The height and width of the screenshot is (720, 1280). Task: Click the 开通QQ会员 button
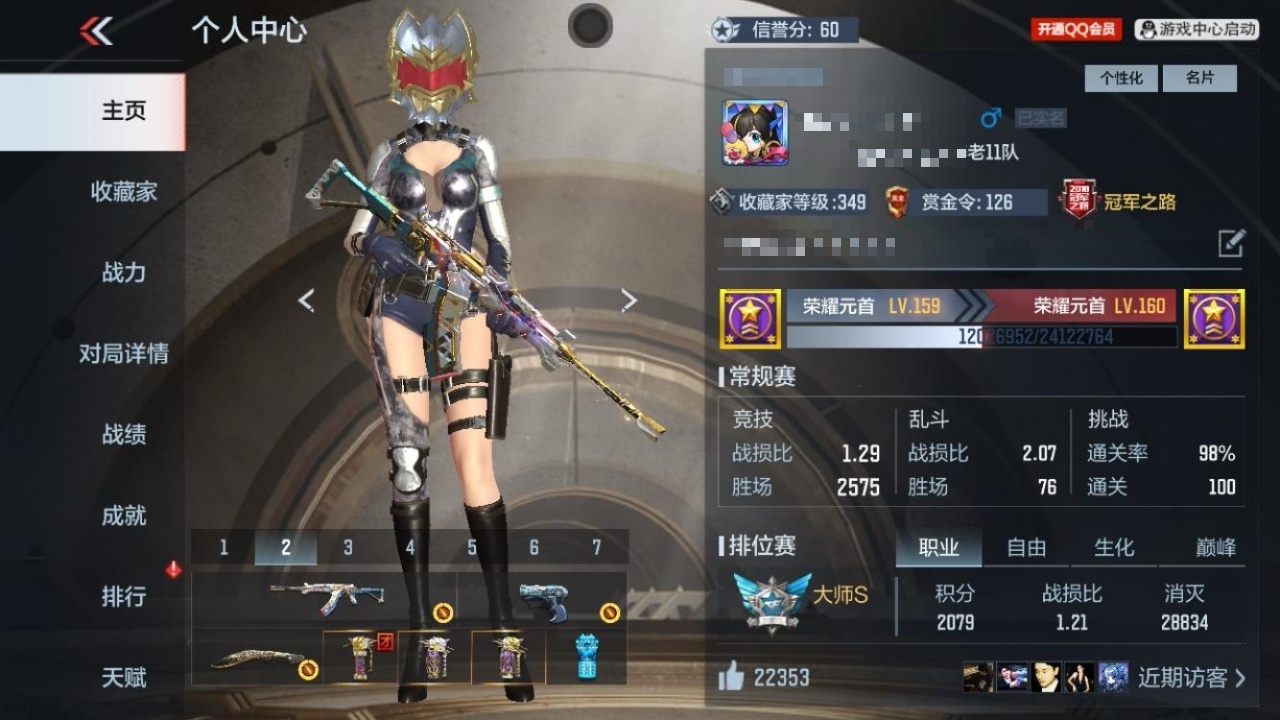1076,30
